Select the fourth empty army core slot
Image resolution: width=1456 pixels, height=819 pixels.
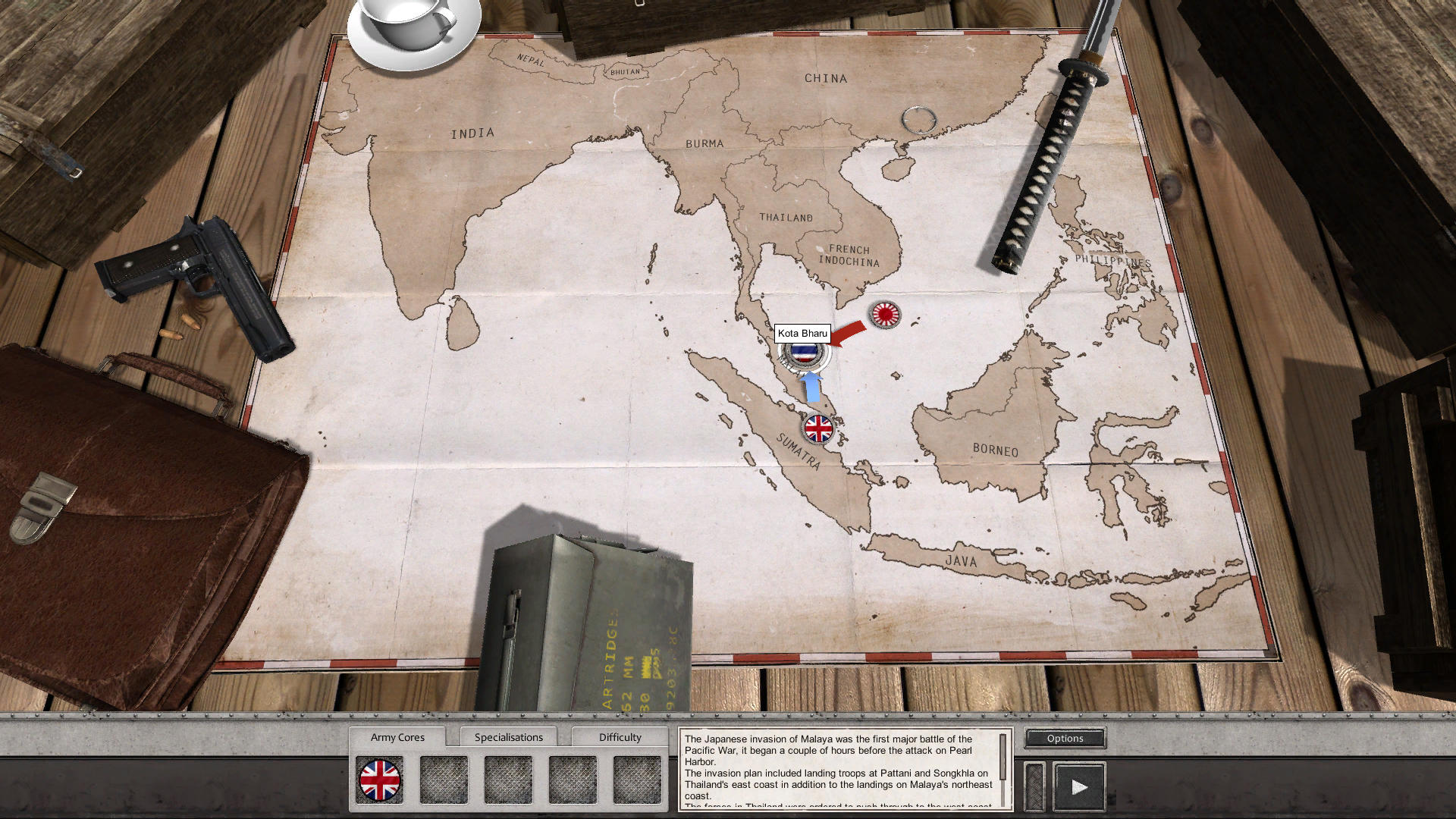(x=573, y=778)
